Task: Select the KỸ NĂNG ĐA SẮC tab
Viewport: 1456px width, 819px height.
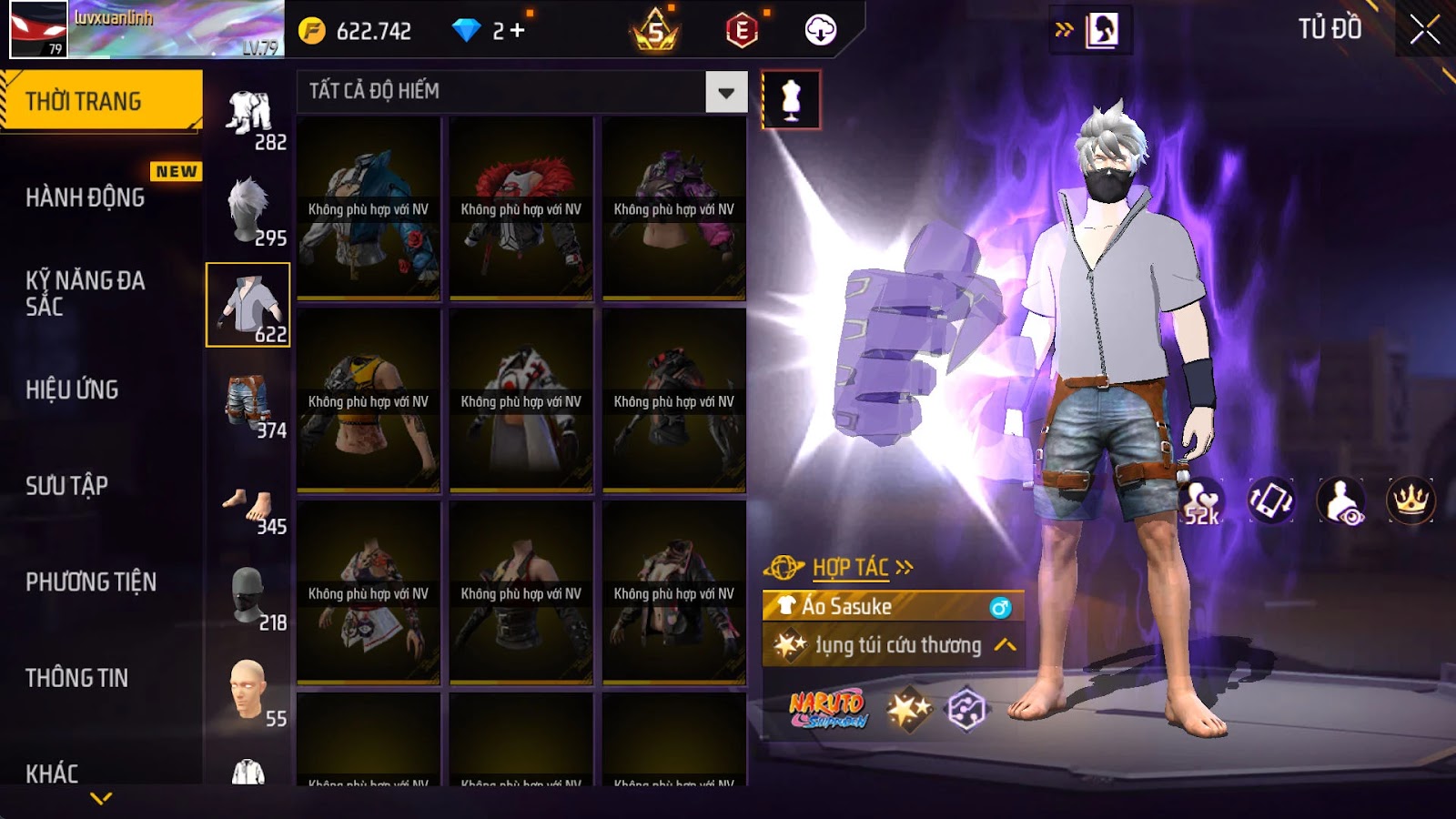Action: [86, 293]
